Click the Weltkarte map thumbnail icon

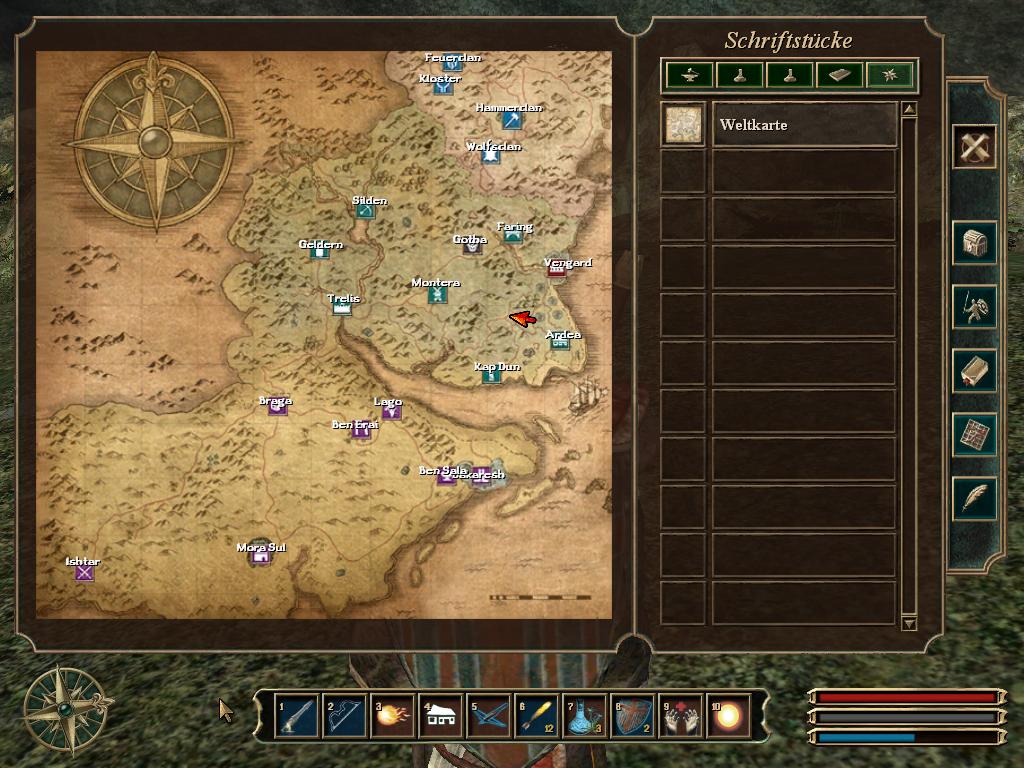(684, 125)
